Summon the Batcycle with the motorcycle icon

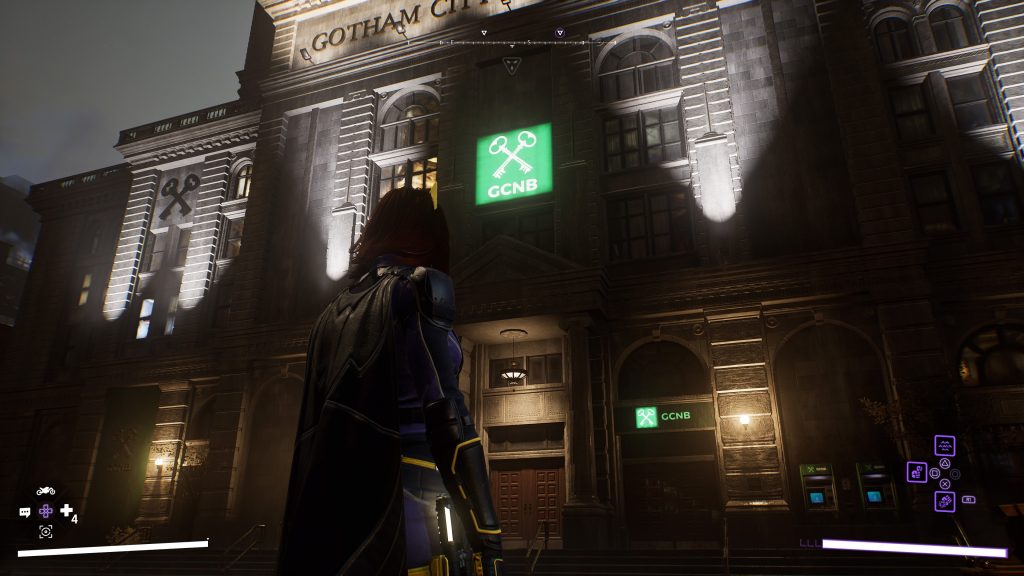45,491
